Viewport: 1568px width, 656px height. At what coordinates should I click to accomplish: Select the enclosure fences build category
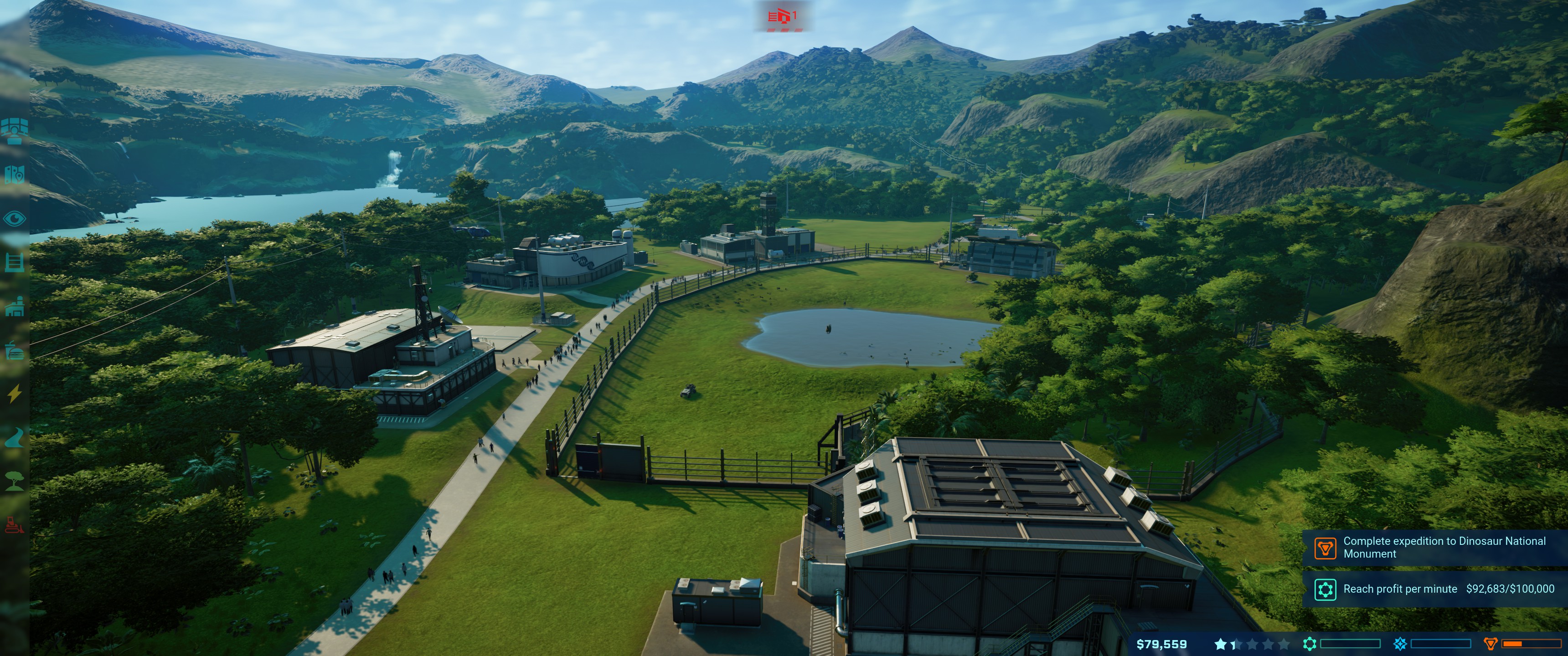15,263
